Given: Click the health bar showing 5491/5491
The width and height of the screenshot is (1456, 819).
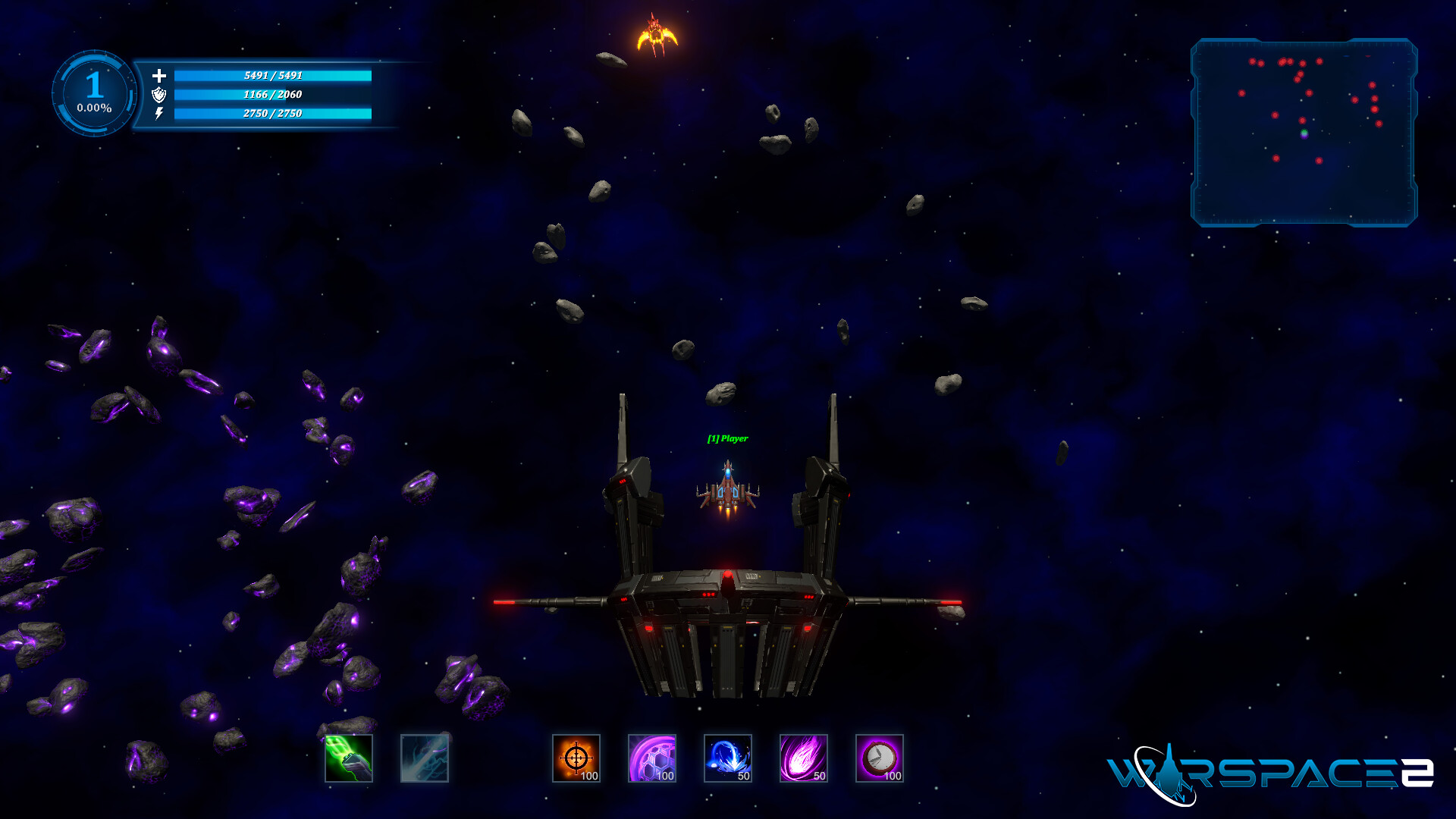Looking at the screenshot, I should pyautogui.click(x=273, y=77).
